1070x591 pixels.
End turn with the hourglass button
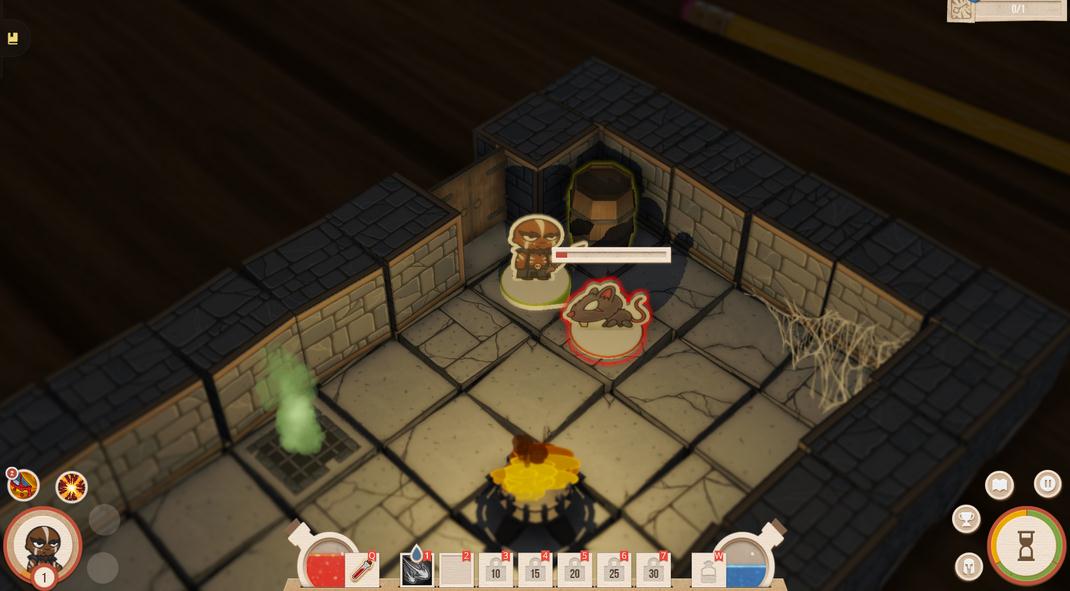tap(1026, 545)
